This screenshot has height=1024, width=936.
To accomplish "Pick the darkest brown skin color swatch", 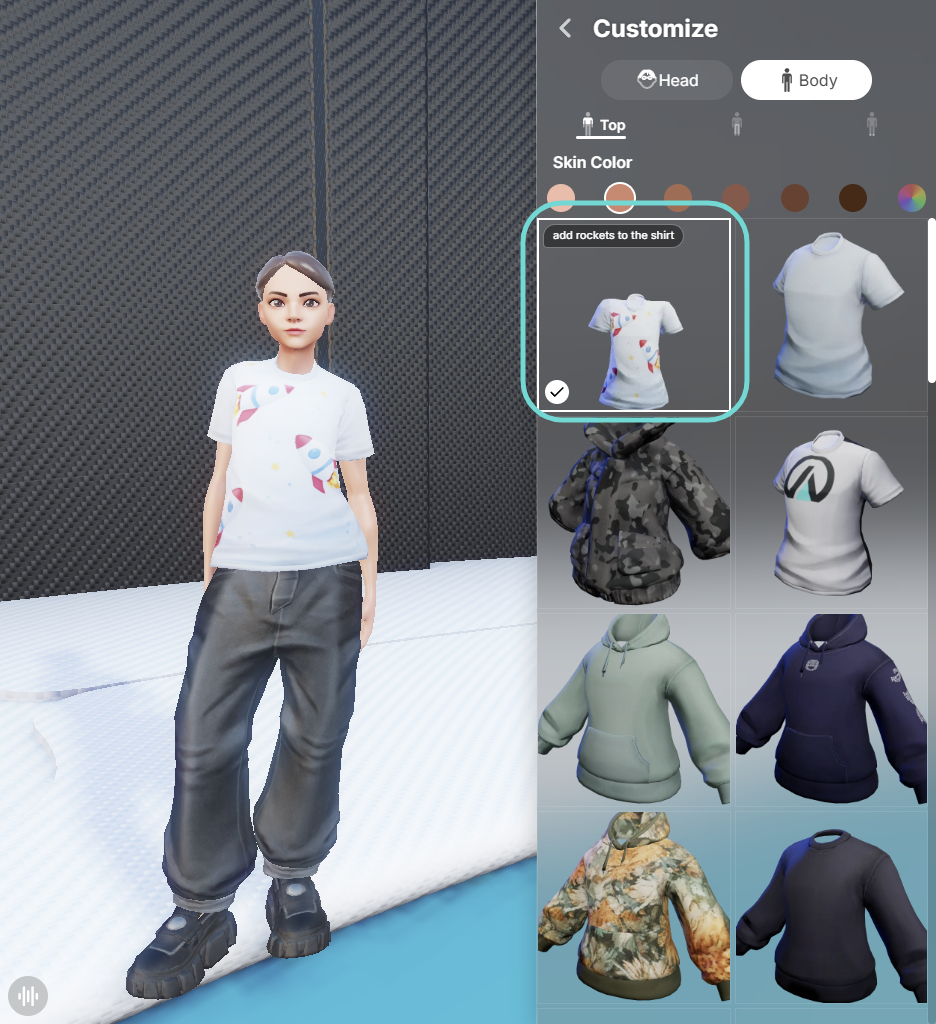I will 853,197.
